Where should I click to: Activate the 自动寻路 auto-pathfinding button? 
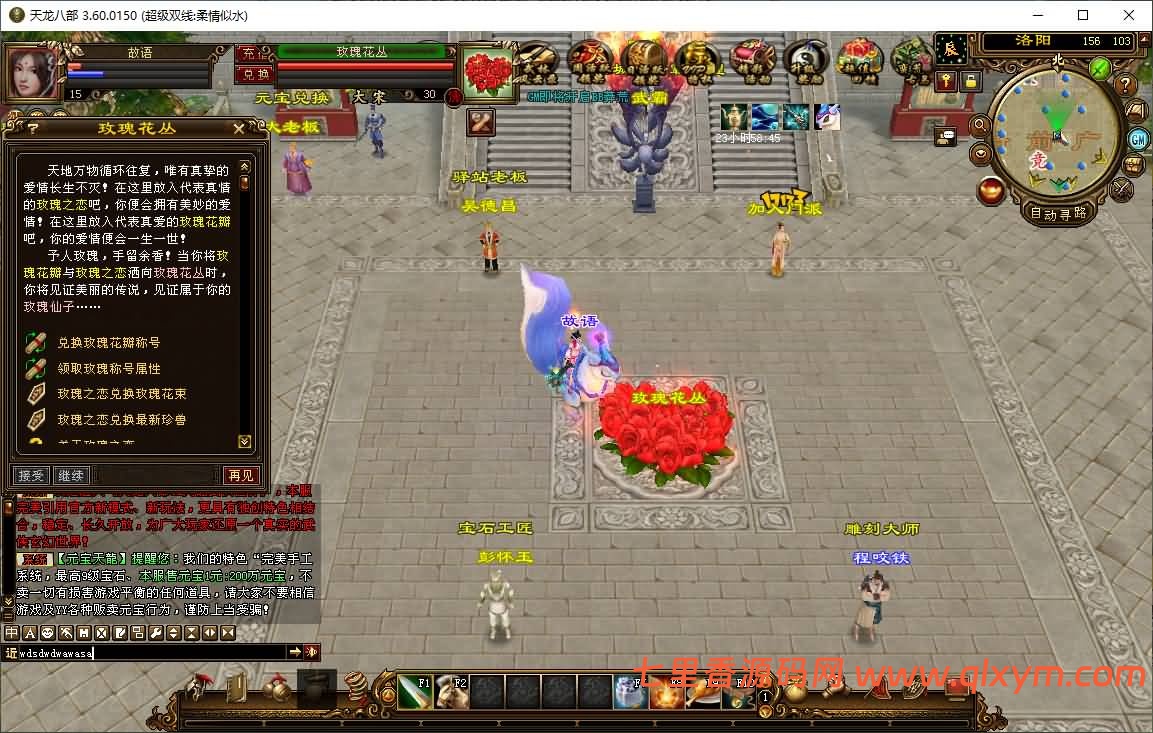click(1061, 213)
